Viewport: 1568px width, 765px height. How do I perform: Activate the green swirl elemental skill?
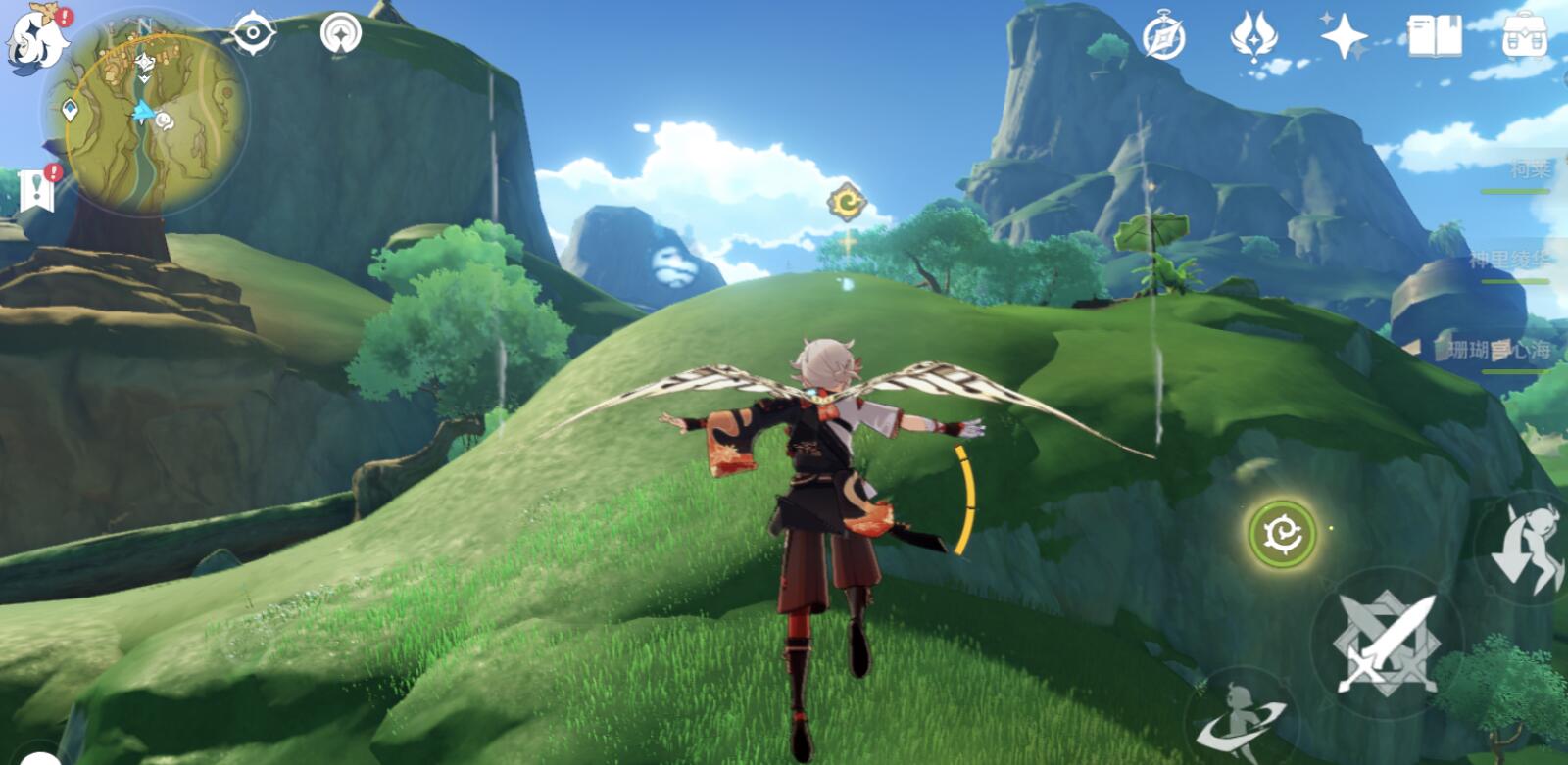[1282, 534]
